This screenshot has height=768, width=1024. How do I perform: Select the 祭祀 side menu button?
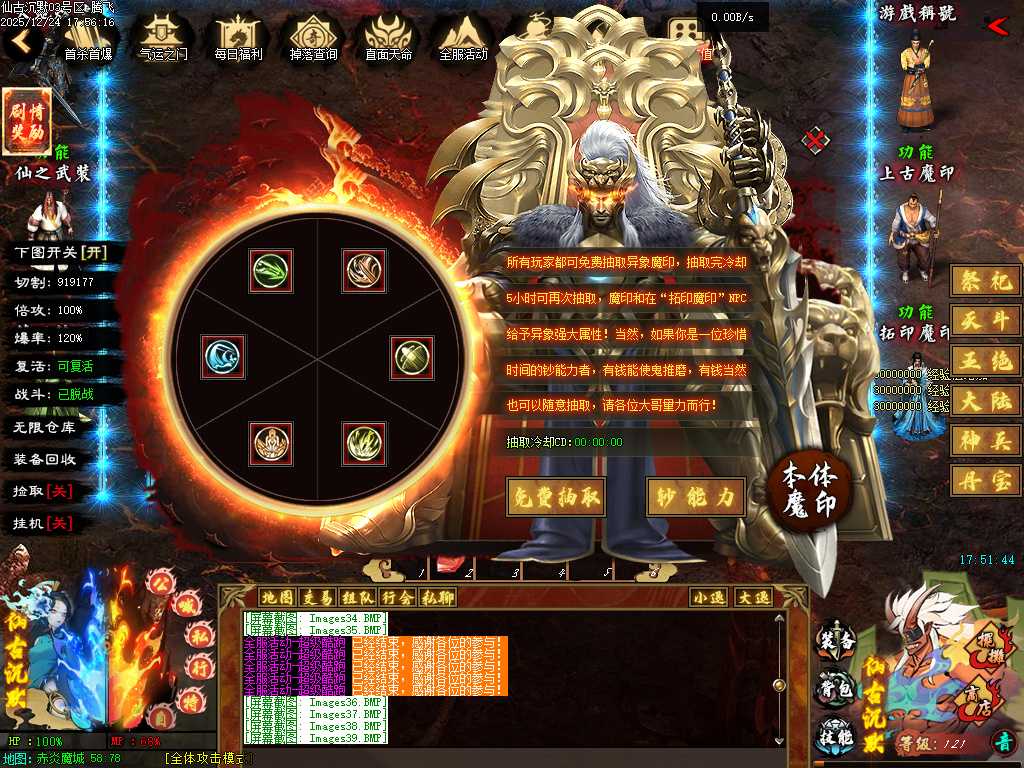[985, 281]
